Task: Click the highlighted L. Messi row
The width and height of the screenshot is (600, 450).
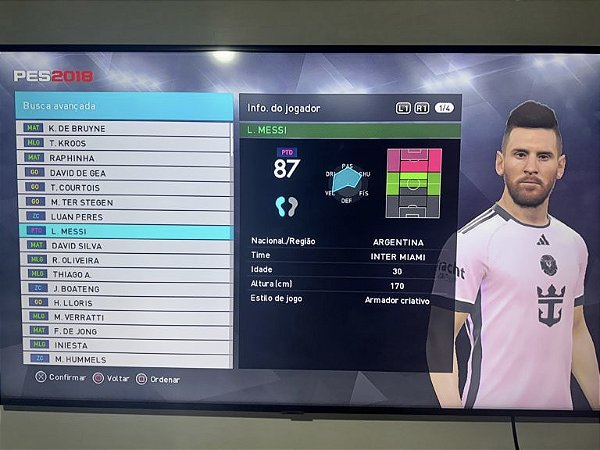Action: 125,231
